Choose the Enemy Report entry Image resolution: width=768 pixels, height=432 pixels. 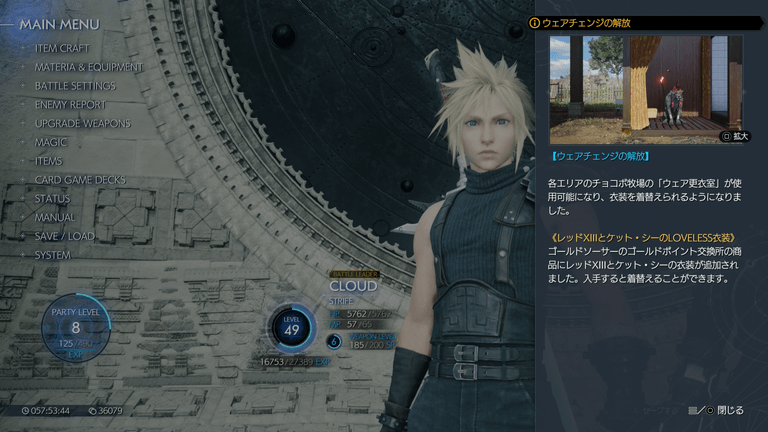pos(70,104)
